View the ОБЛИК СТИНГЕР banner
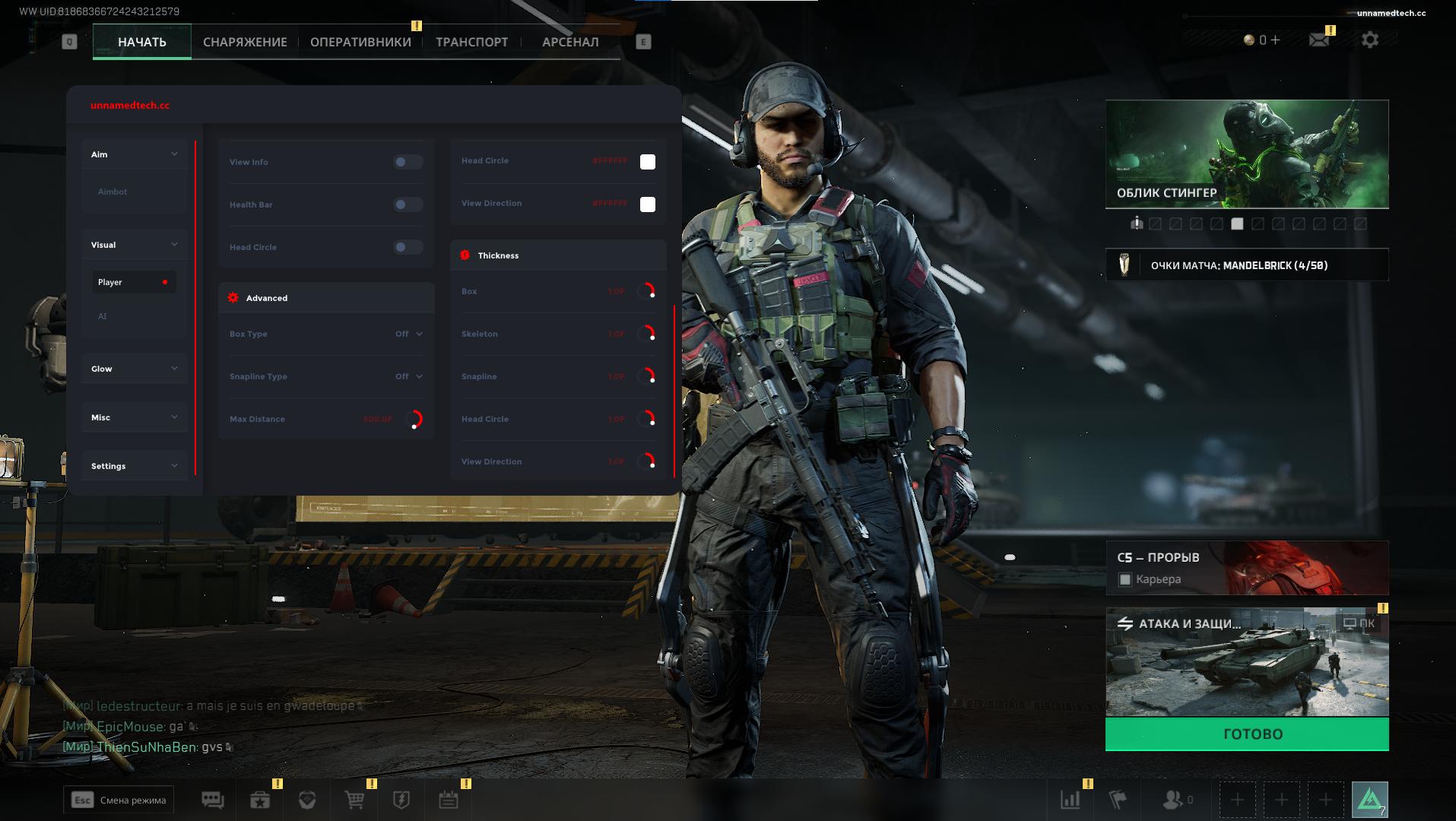The height and width of the screenshot is (821, 1456). pyautogui.click(x=1247, y=154)
